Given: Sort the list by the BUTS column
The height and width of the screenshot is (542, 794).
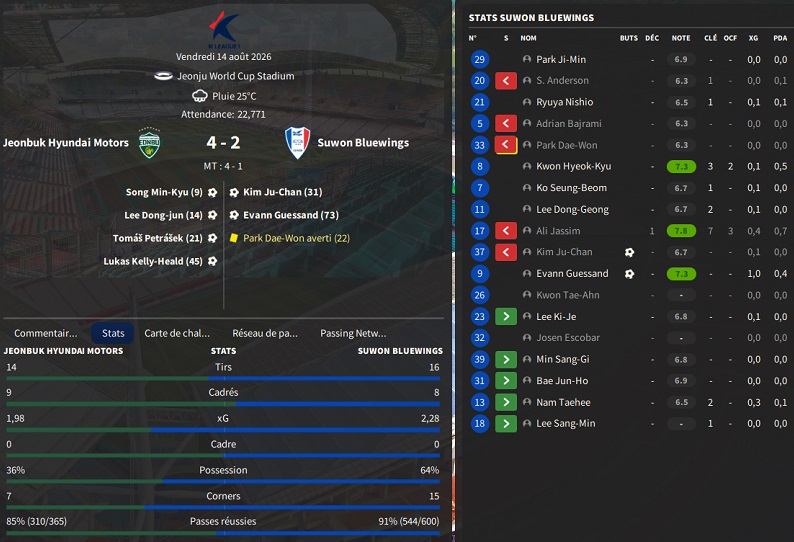Looking at the screenshot, I should coord(628,38).
